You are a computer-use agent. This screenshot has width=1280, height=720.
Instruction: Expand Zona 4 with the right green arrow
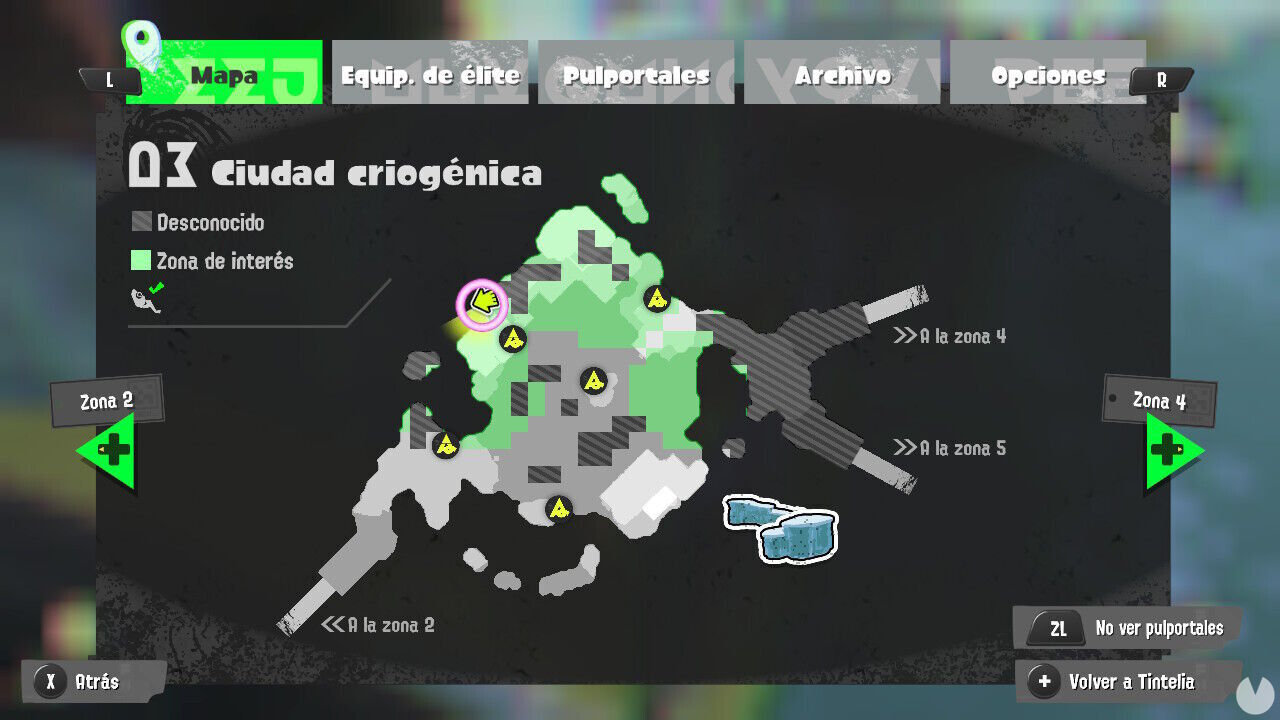(1168, 448)
